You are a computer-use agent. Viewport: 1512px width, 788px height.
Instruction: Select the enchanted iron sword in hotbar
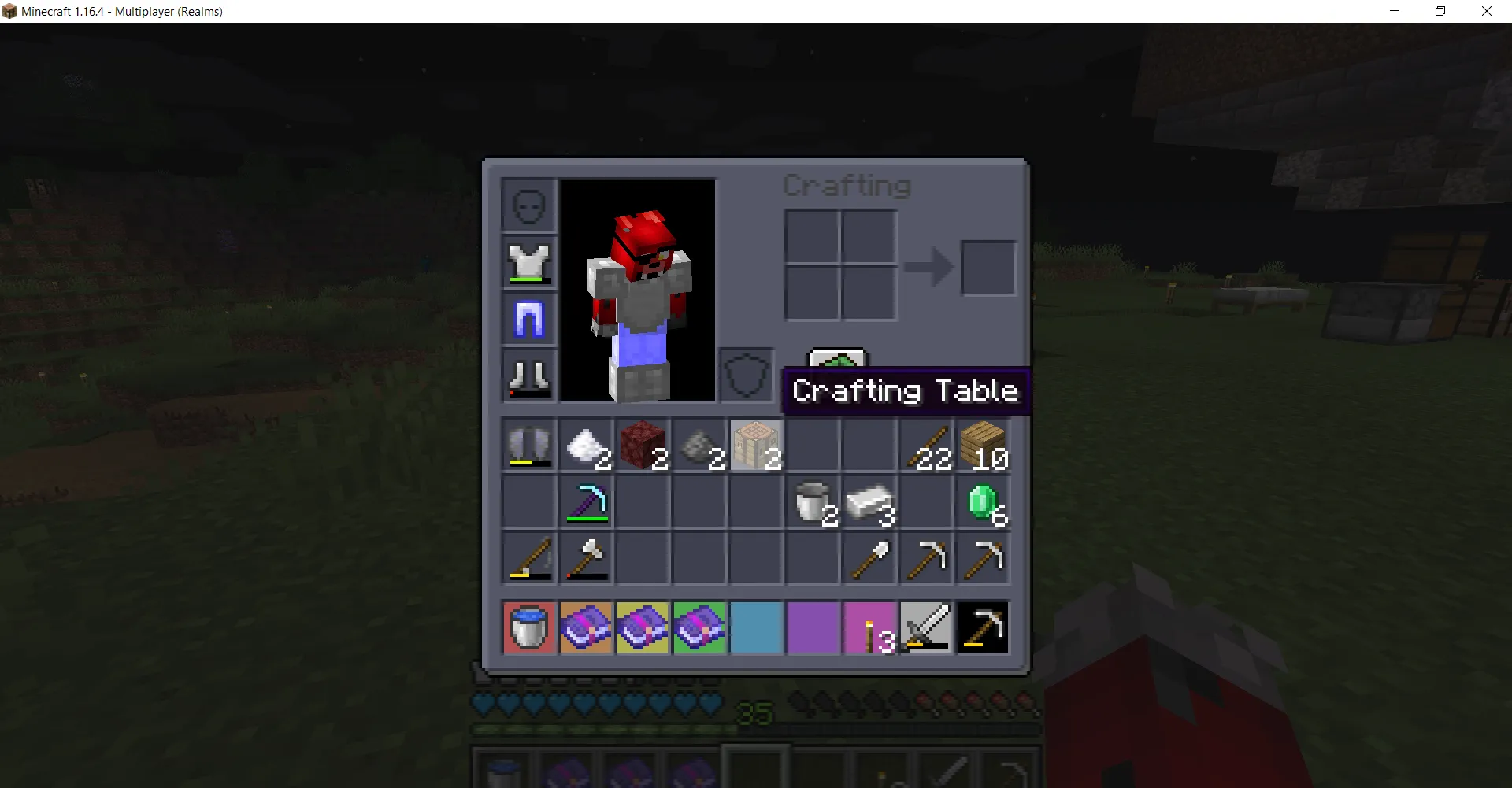925,627
